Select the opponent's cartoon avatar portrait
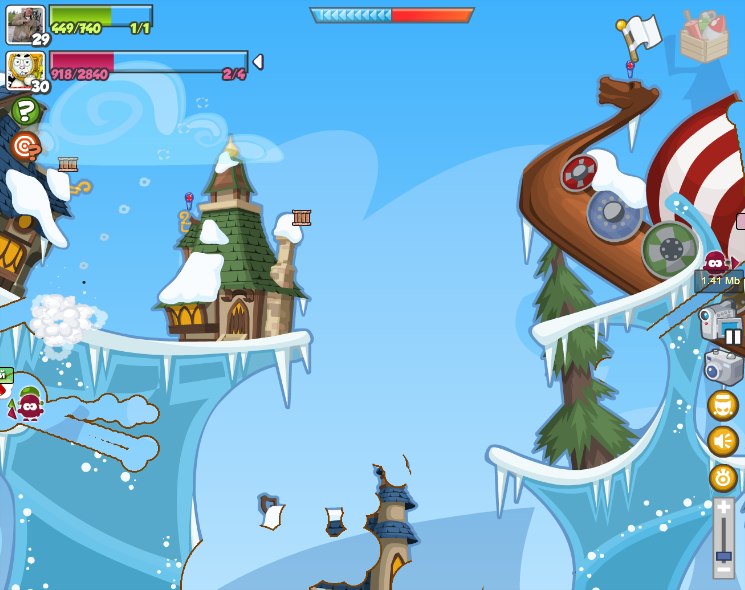Viewport: 745px width, 590px height. (x=24, y=70)
